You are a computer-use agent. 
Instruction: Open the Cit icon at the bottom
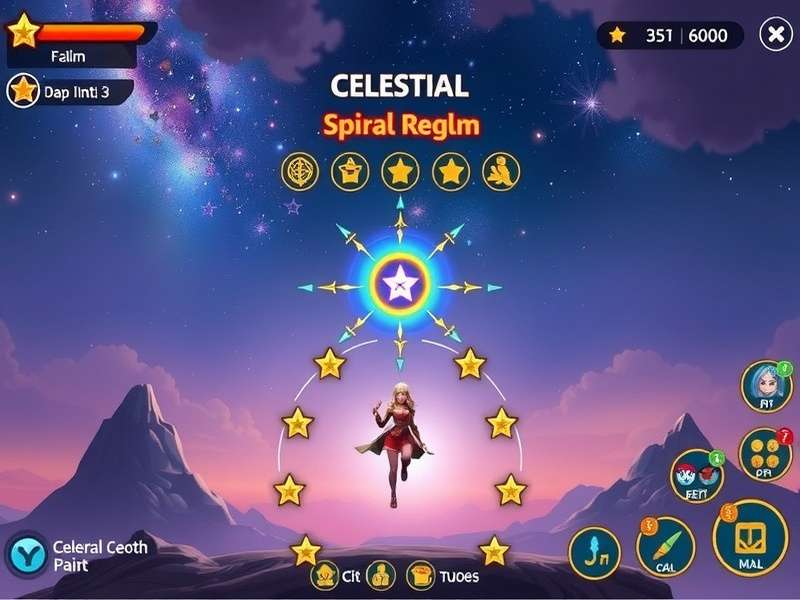point(326,575)
